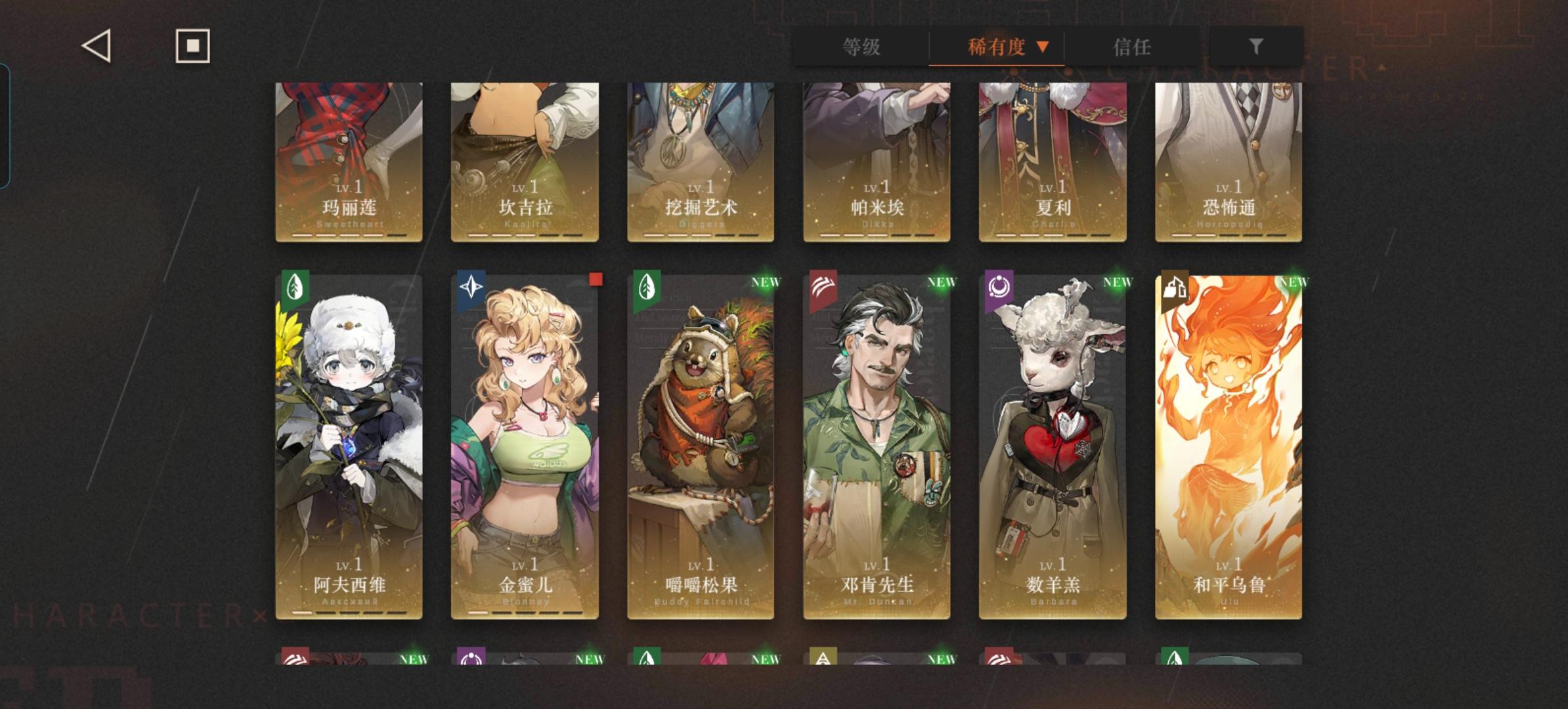Open the 稀有度 sort order dropdown arrow

tap(1043, 47)
